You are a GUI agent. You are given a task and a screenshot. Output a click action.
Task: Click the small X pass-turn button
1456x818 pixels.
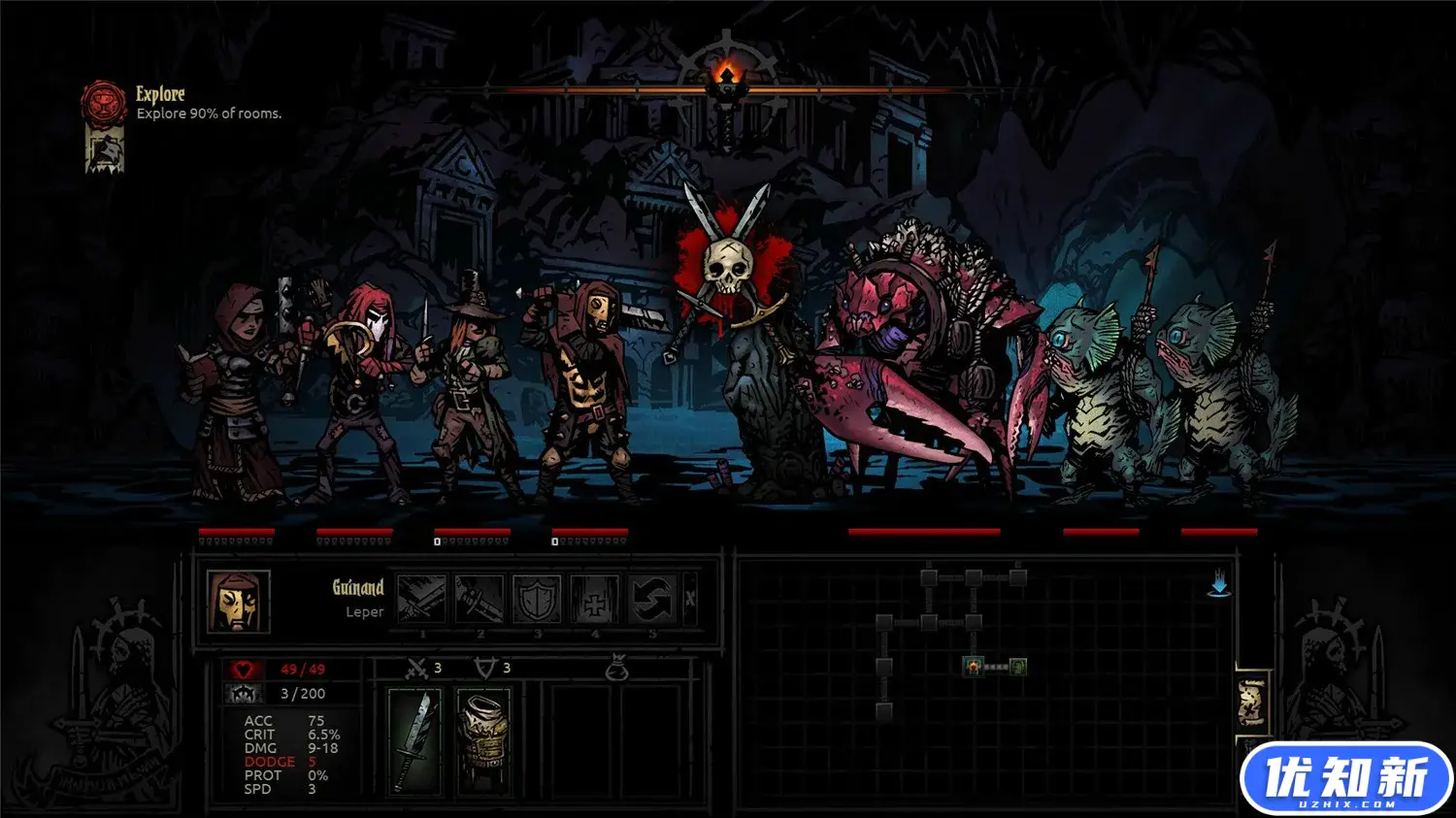(x=690, y=599)
